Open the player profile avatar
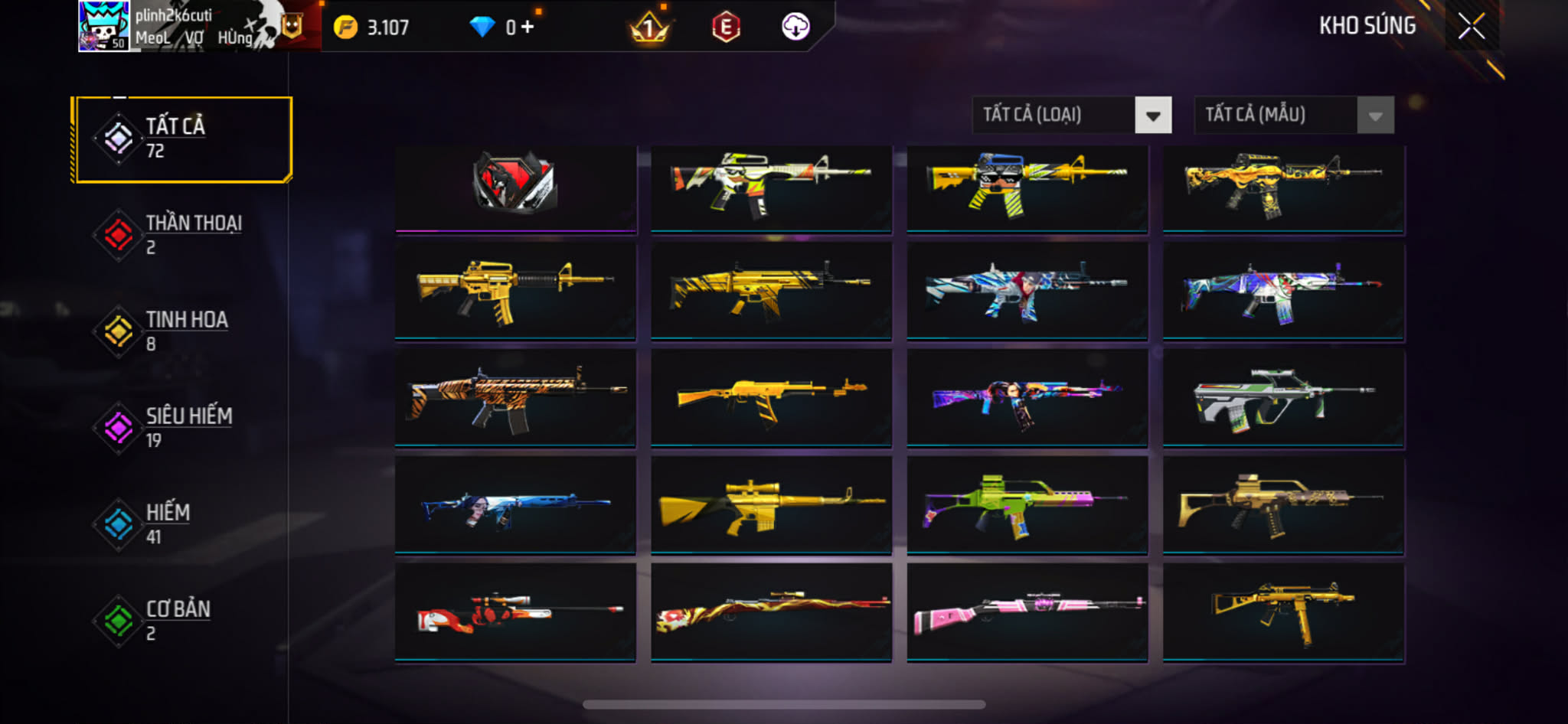The height and width of the screenshot is (724, 1568). point(103,26)
